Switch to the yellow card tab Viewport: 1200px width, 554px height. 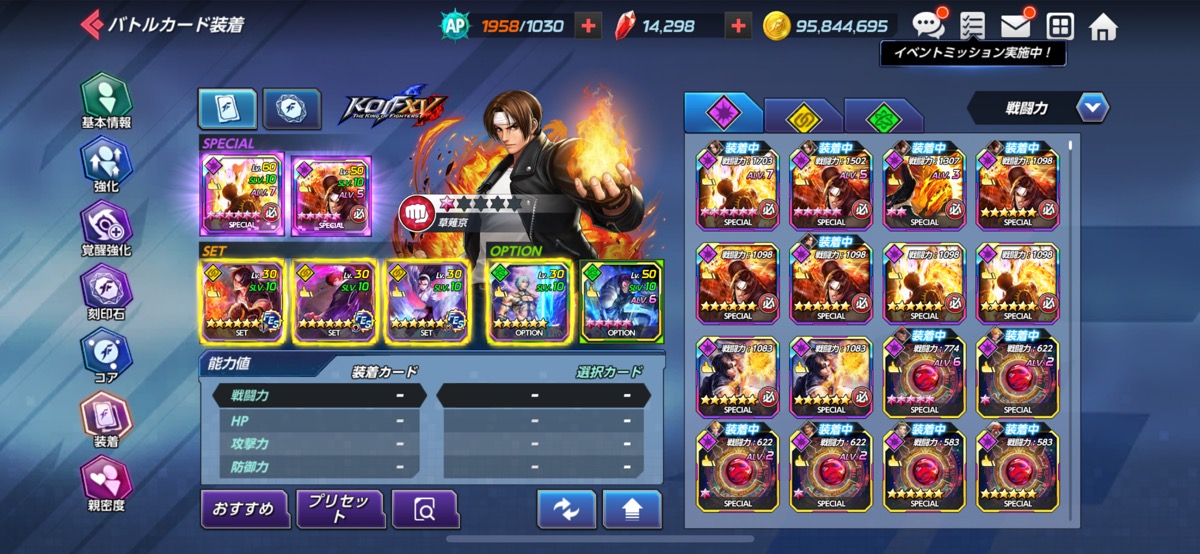[801, 116]
